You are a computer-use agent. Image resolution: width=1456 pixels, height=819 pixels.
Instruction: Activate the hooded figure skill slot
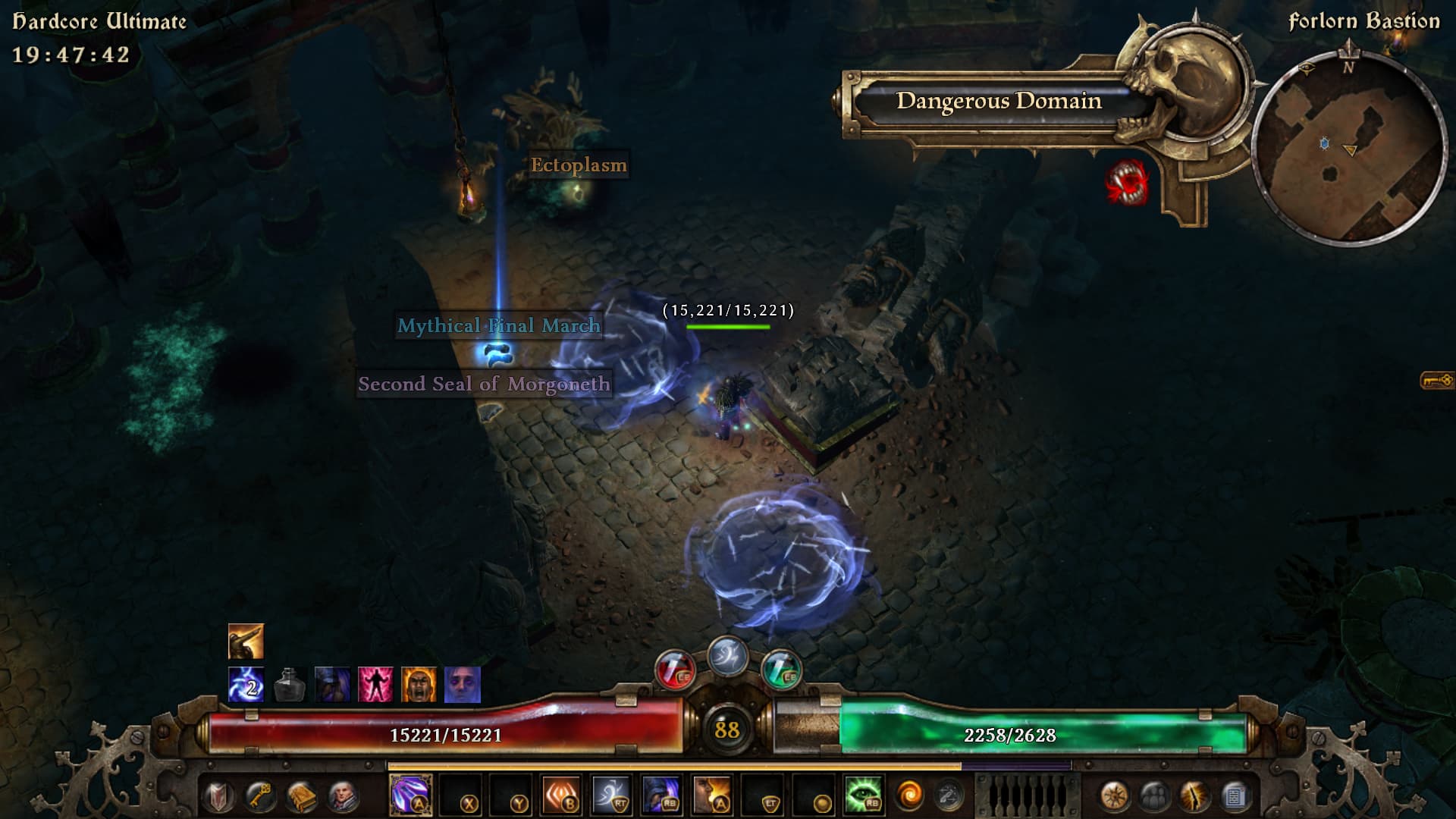661,795
